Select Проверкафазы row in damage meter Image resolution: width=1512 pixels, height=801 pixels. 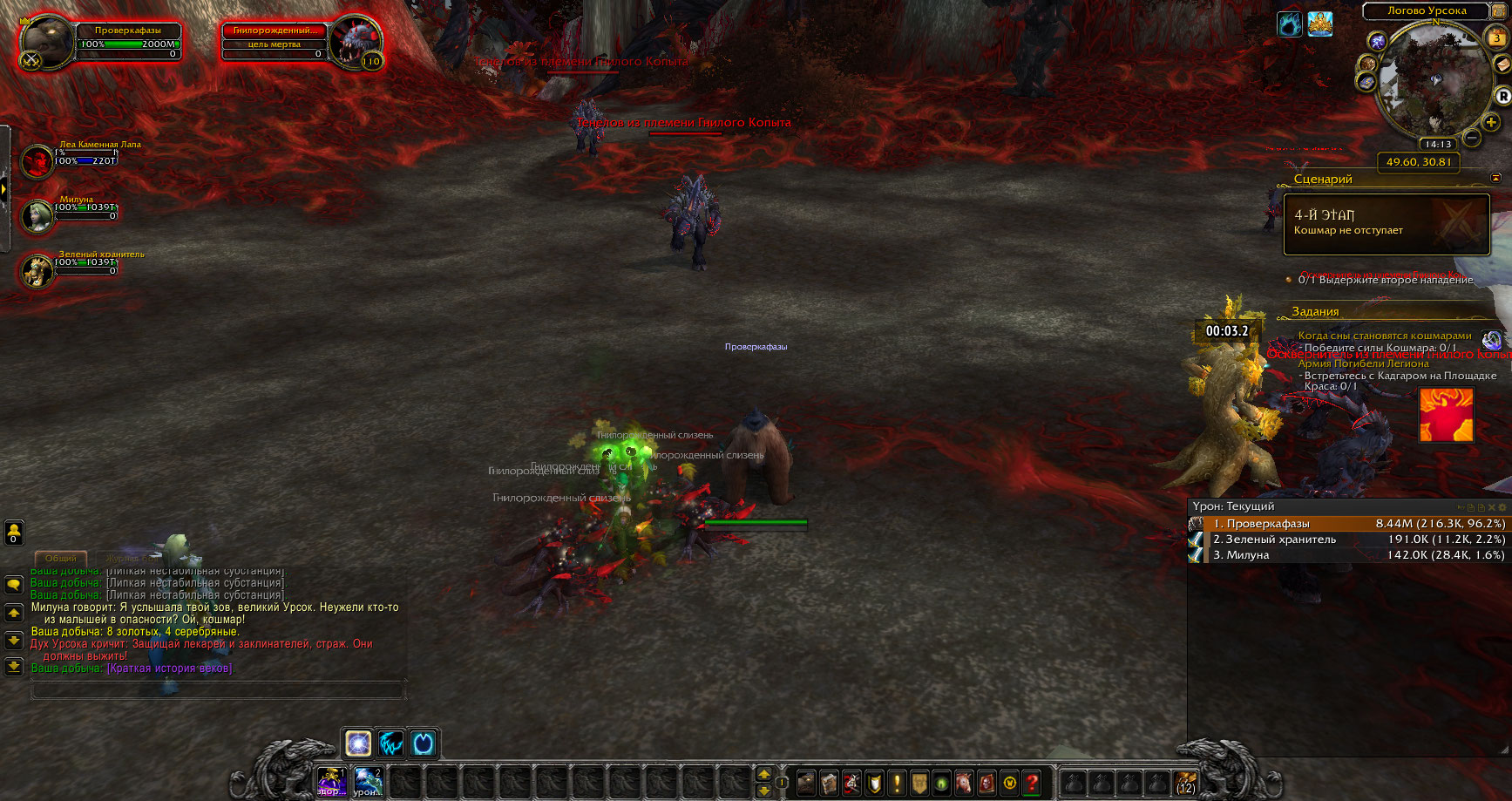point(1348,524)
